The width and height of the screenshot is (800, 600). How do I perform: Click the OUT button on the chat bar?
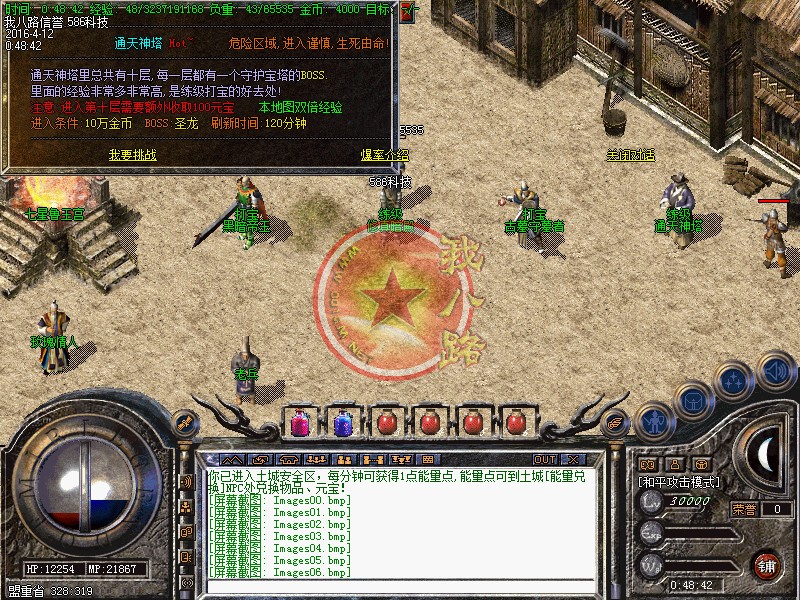[x=544, y=459]
